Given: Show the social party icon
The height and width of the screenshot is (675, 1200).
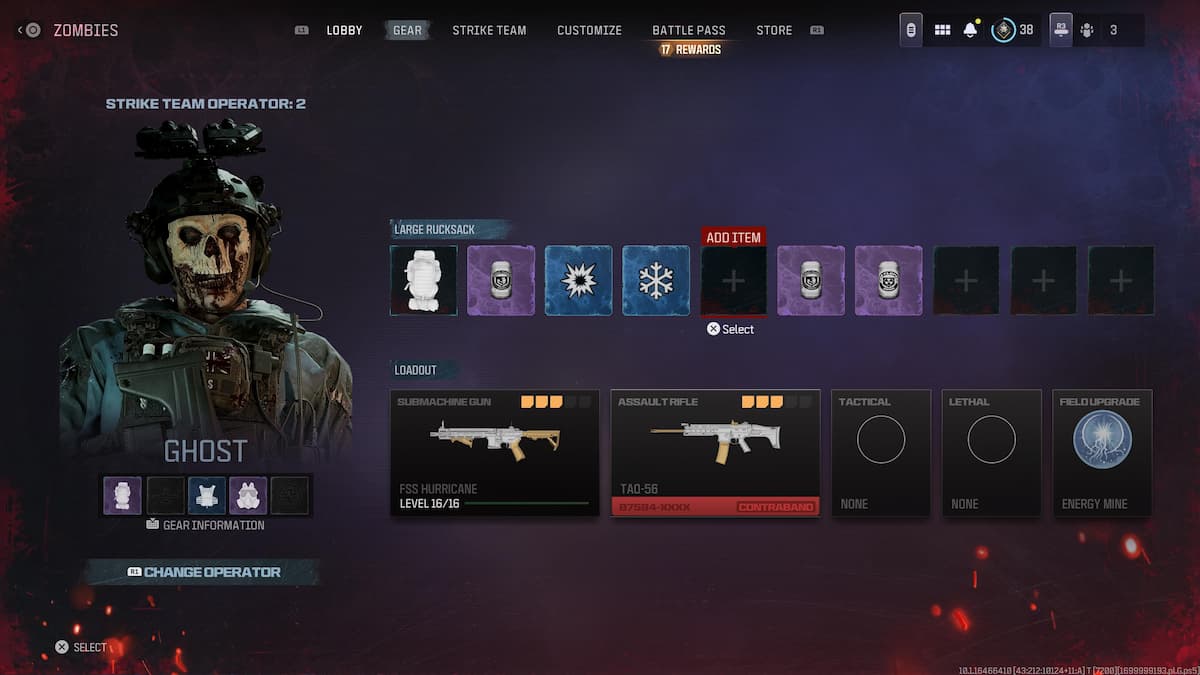Looking at the screenshot, I should pos(1087,30).
